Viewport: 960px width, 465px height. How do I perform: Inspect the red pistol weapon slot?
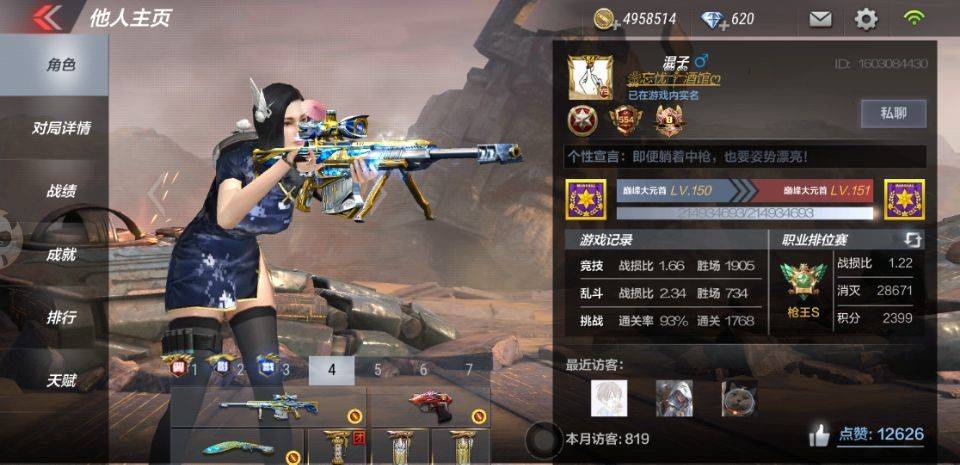pyautogui.click(x=430, y=407)
